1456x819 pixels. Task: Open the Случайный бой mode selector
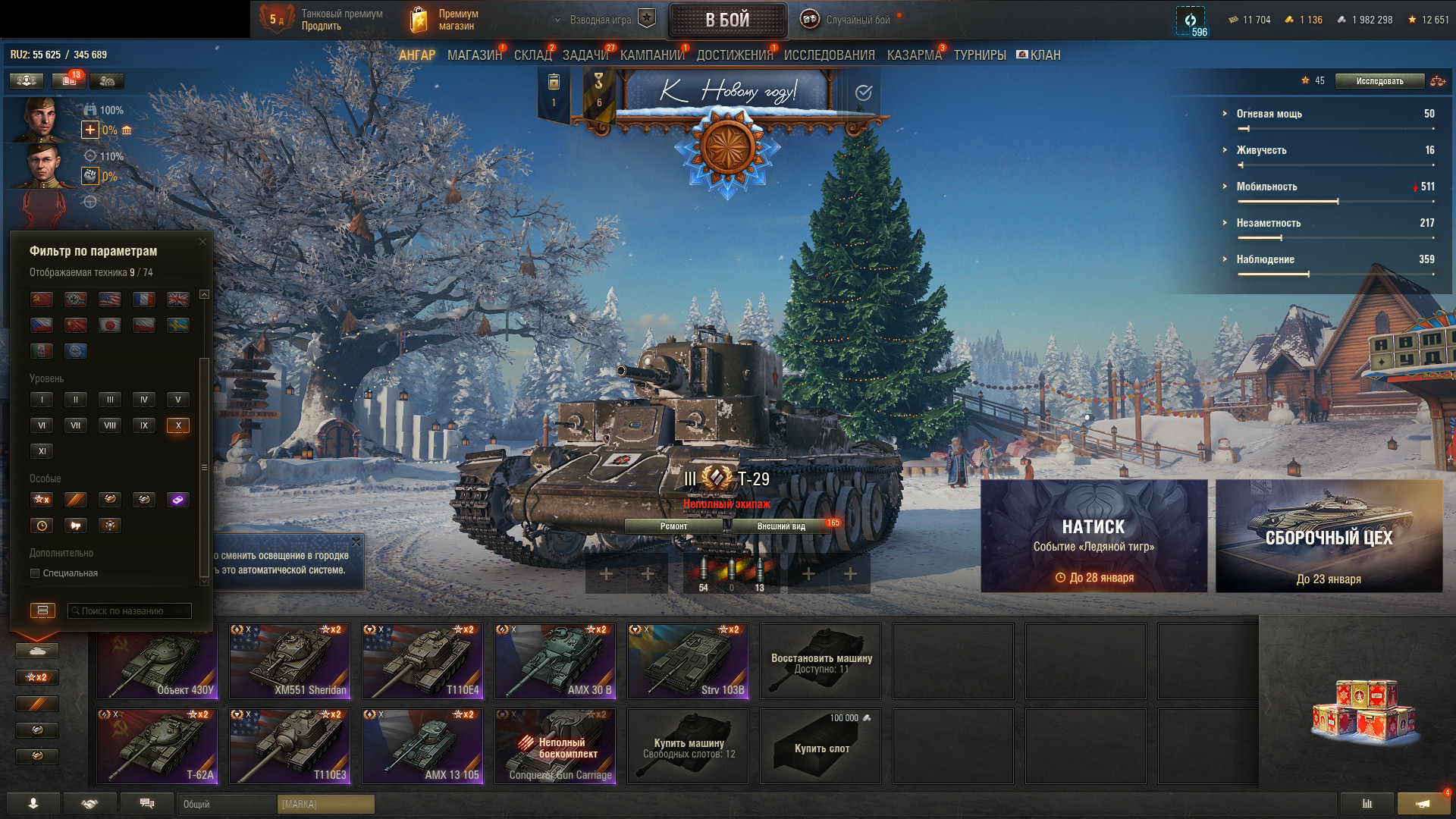pos(848,20)
